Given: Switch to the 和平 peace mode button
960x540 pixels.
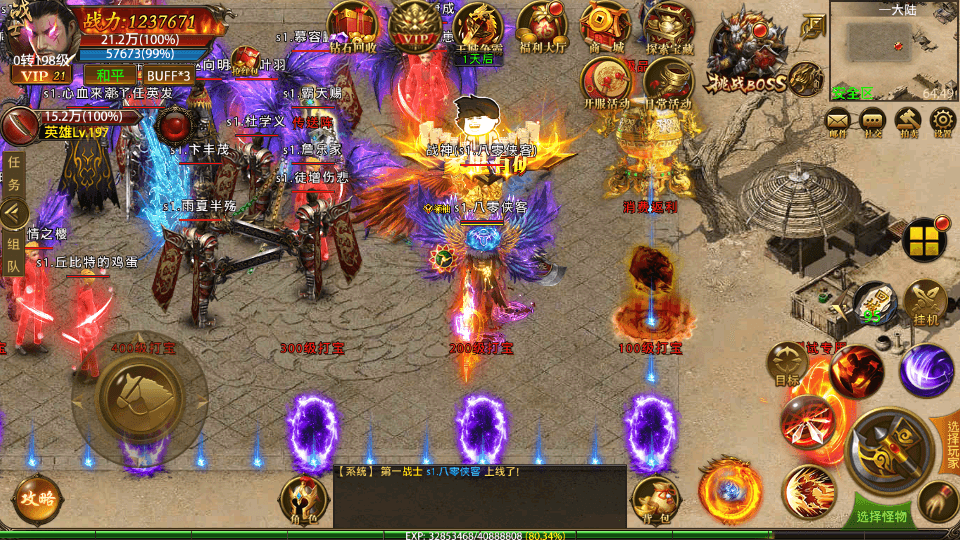Looking at the screenshot, I should click(103, 75).
